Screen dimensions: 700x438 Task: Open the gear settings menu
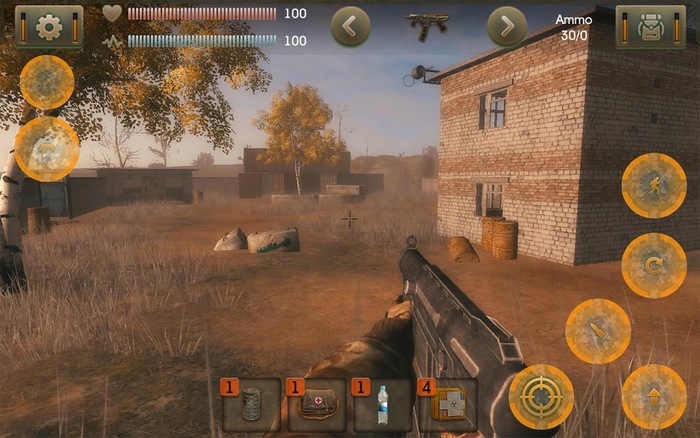48,27
